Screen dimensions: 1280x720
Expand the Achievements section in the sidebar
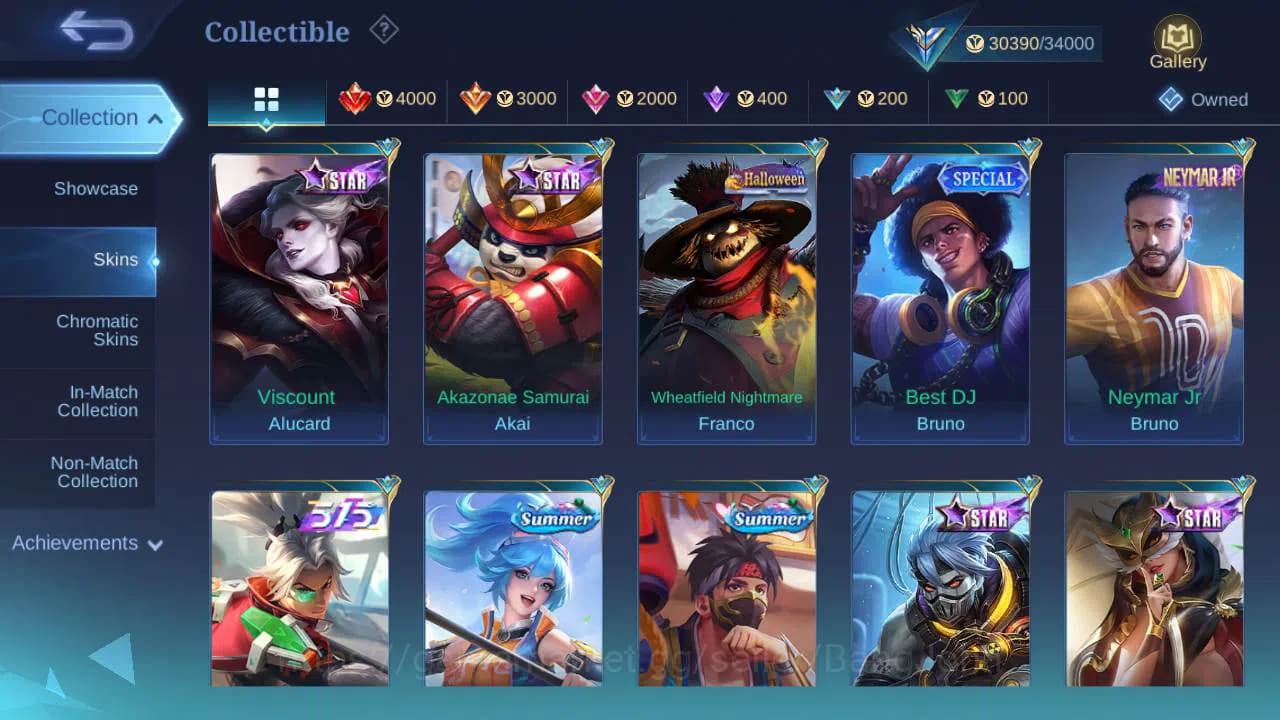tap(85, 543)
